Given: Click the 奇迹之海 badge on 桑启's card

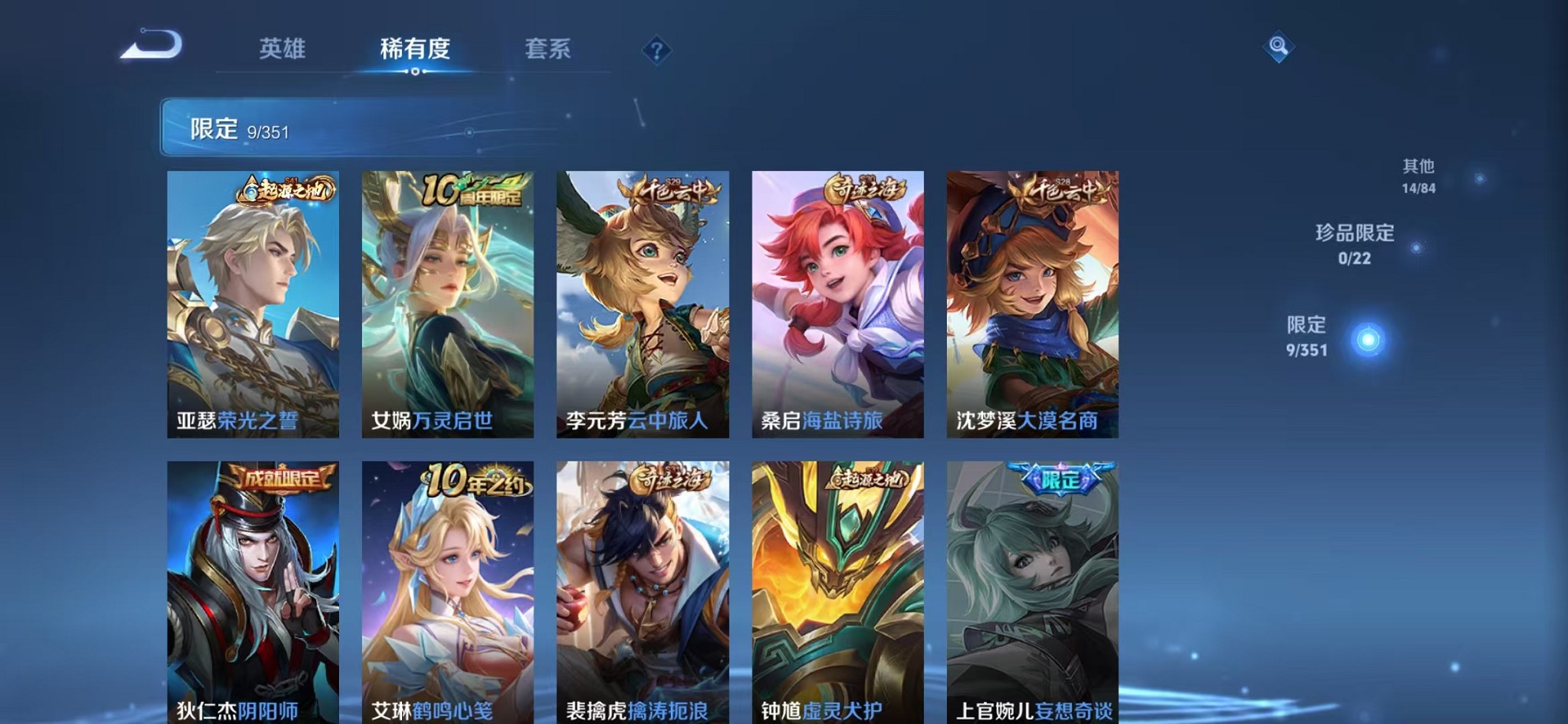Looking at the screenshot, I should click(864, 188).
